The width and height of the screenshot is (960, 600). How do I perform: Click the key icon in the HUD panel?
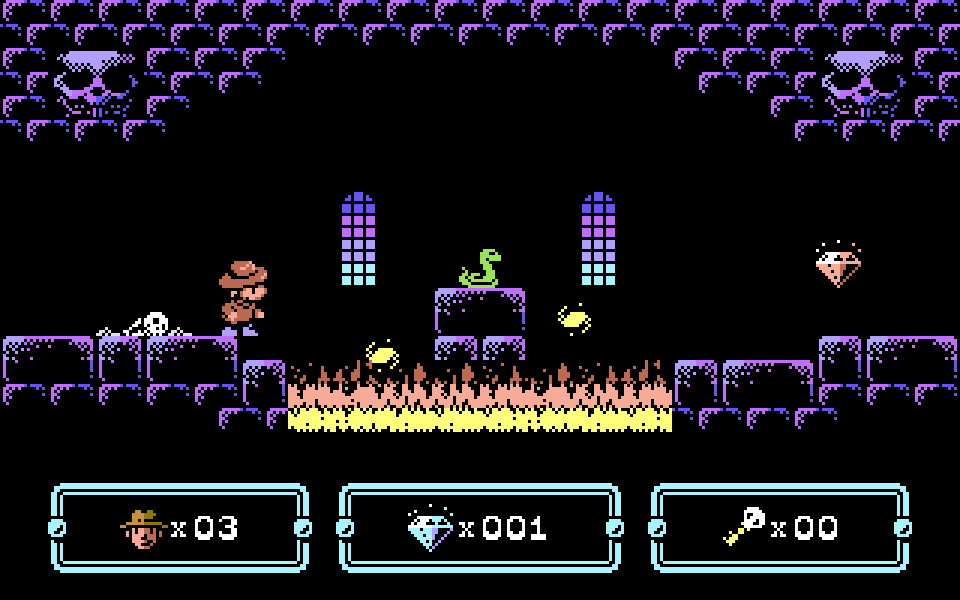[744, 526]
